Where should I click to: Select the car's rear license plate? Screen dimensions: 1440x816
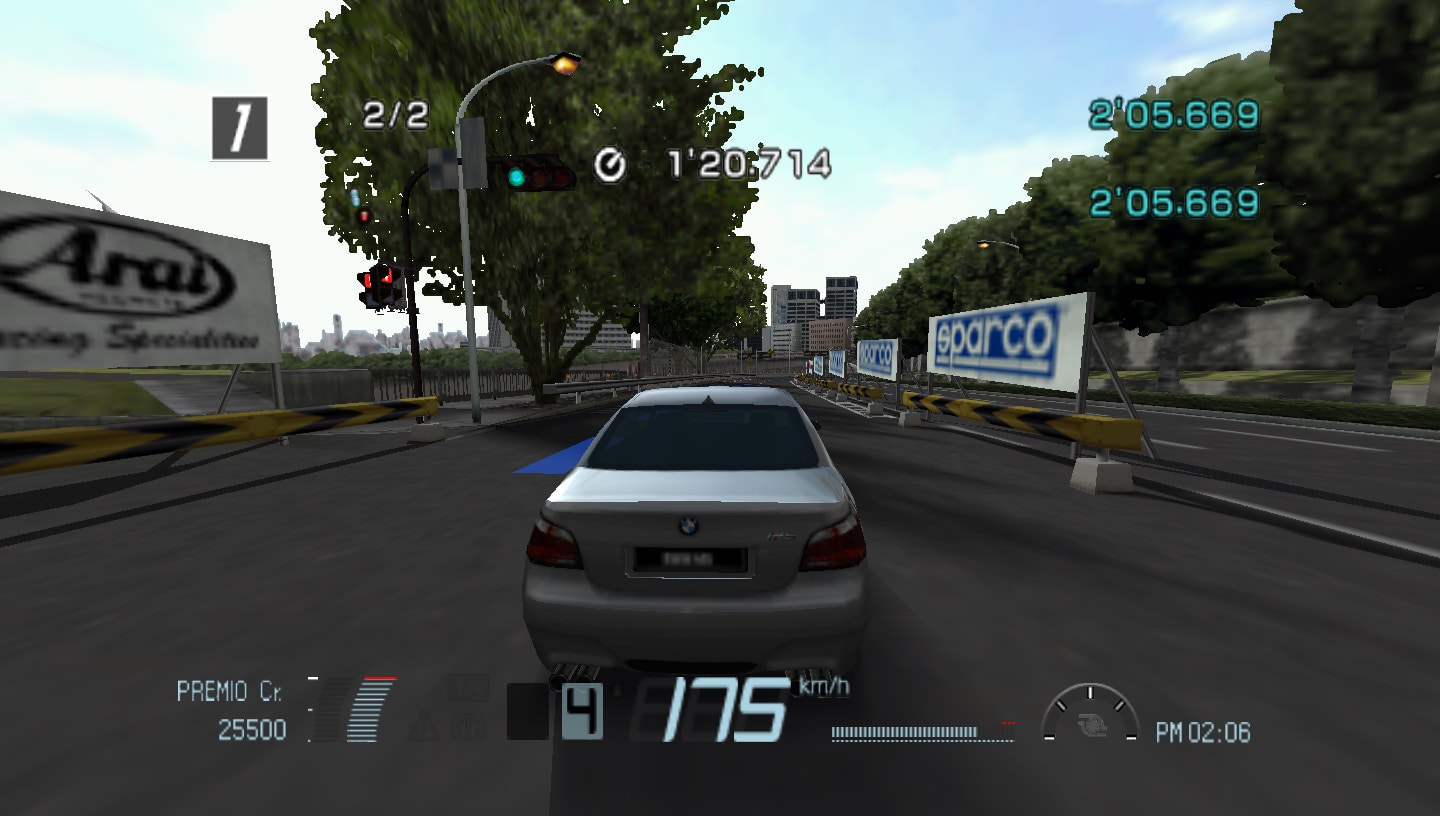(x=690, y=557)
